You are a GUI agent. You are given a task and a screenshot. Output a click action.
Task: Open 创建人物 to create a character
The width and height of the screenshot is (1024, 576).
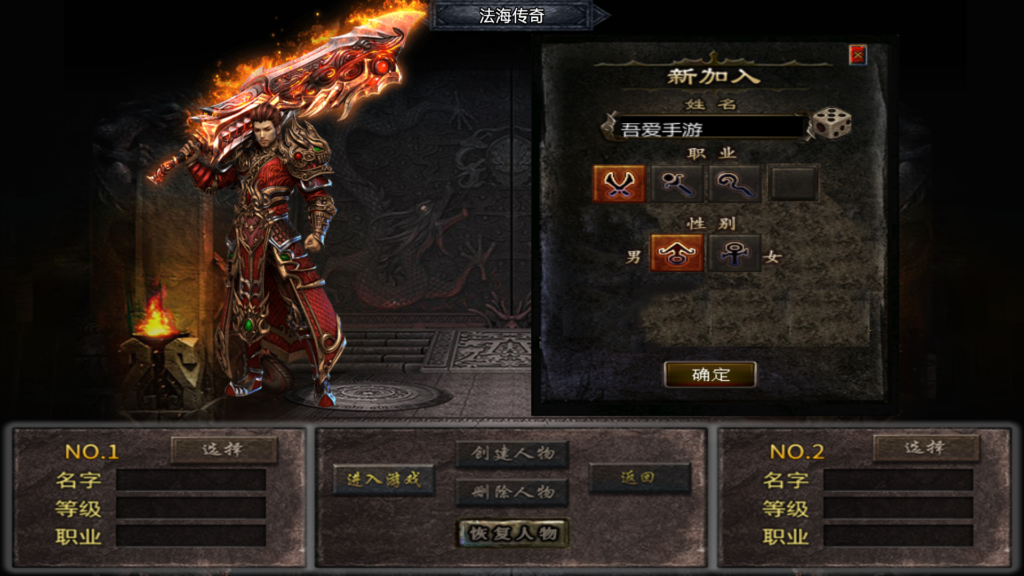click(x=513, y=455)
